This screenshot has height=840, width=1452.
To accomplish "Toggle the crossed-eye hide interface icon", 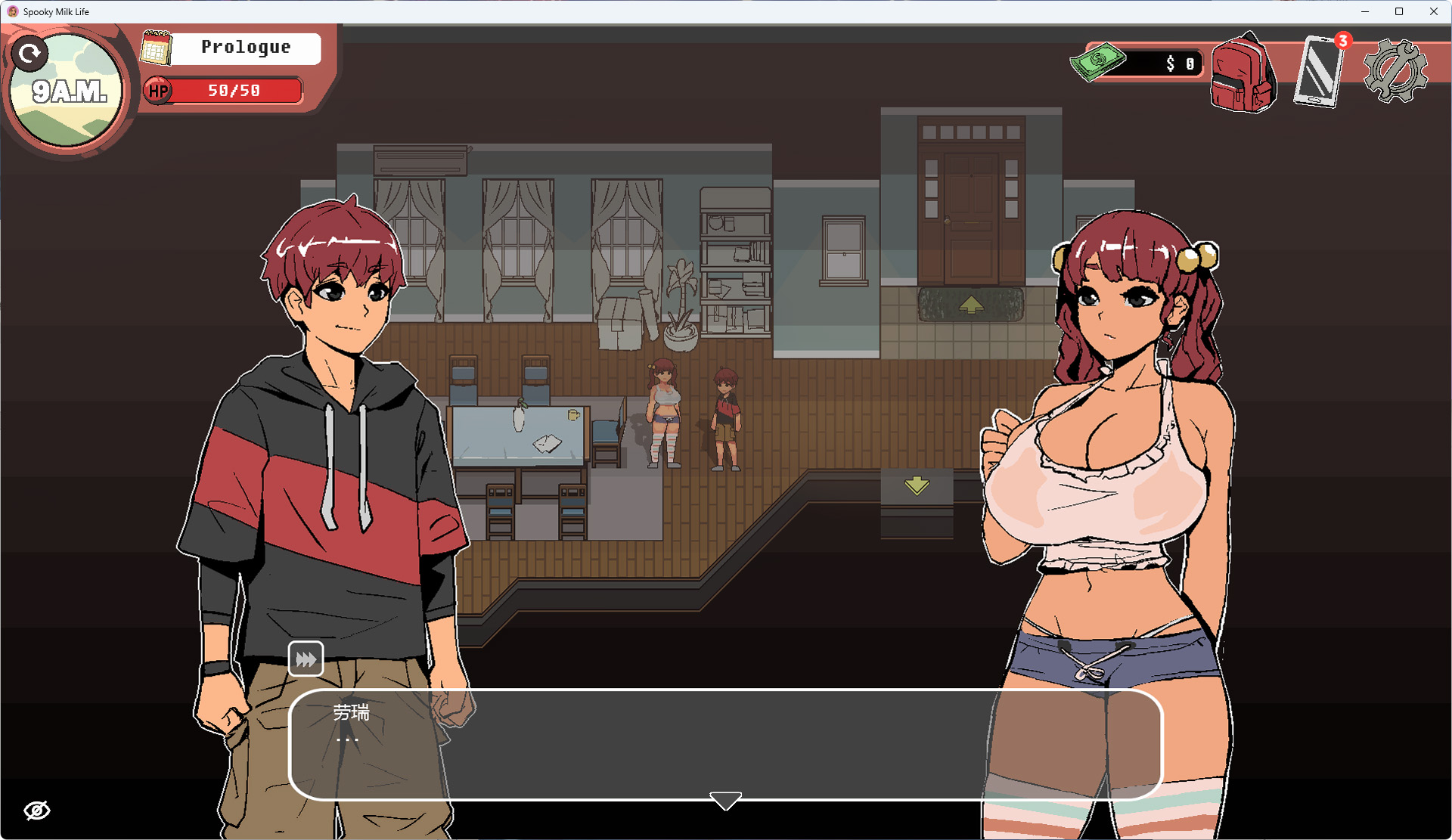I will [37, 811].
